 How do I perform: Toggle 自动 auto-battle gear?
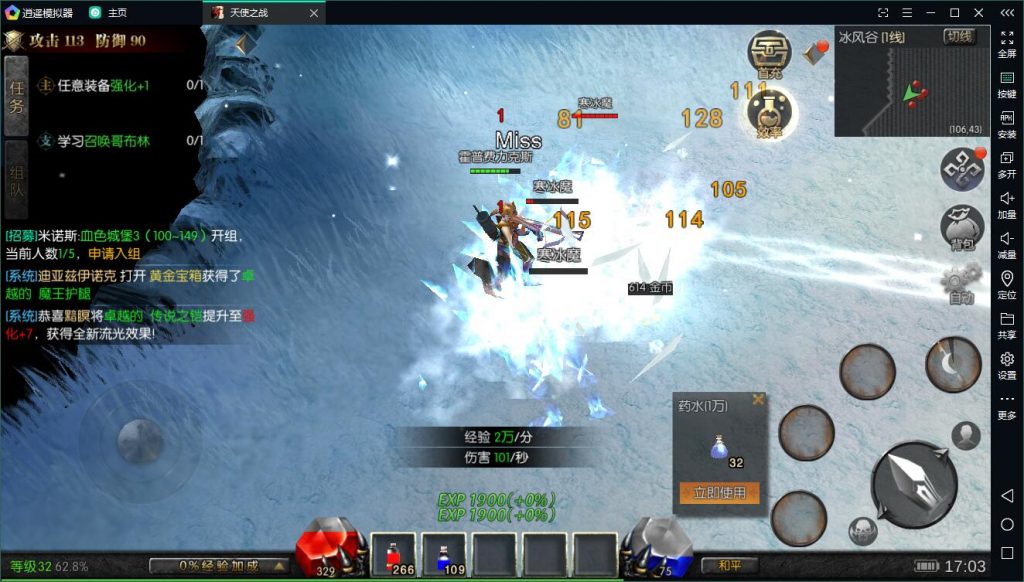point(962,286)
